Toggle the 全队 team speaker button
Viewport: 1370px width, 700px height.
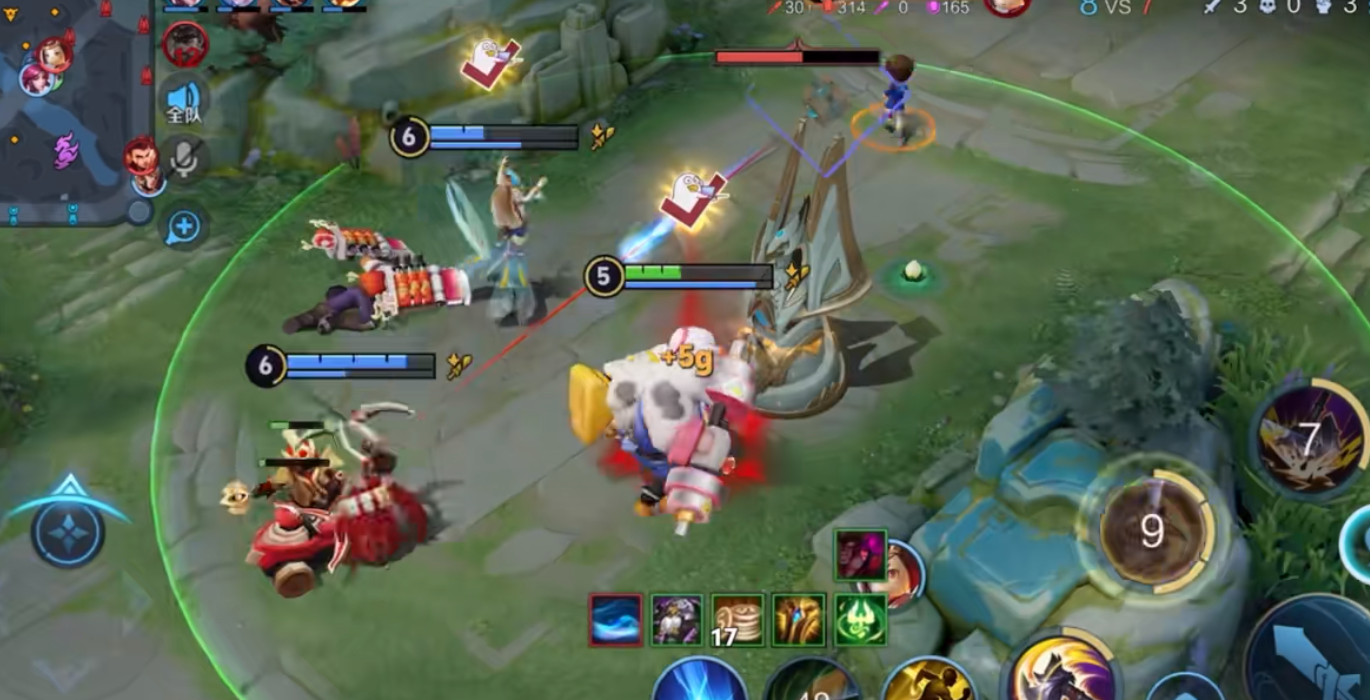(x=184, y=100)
